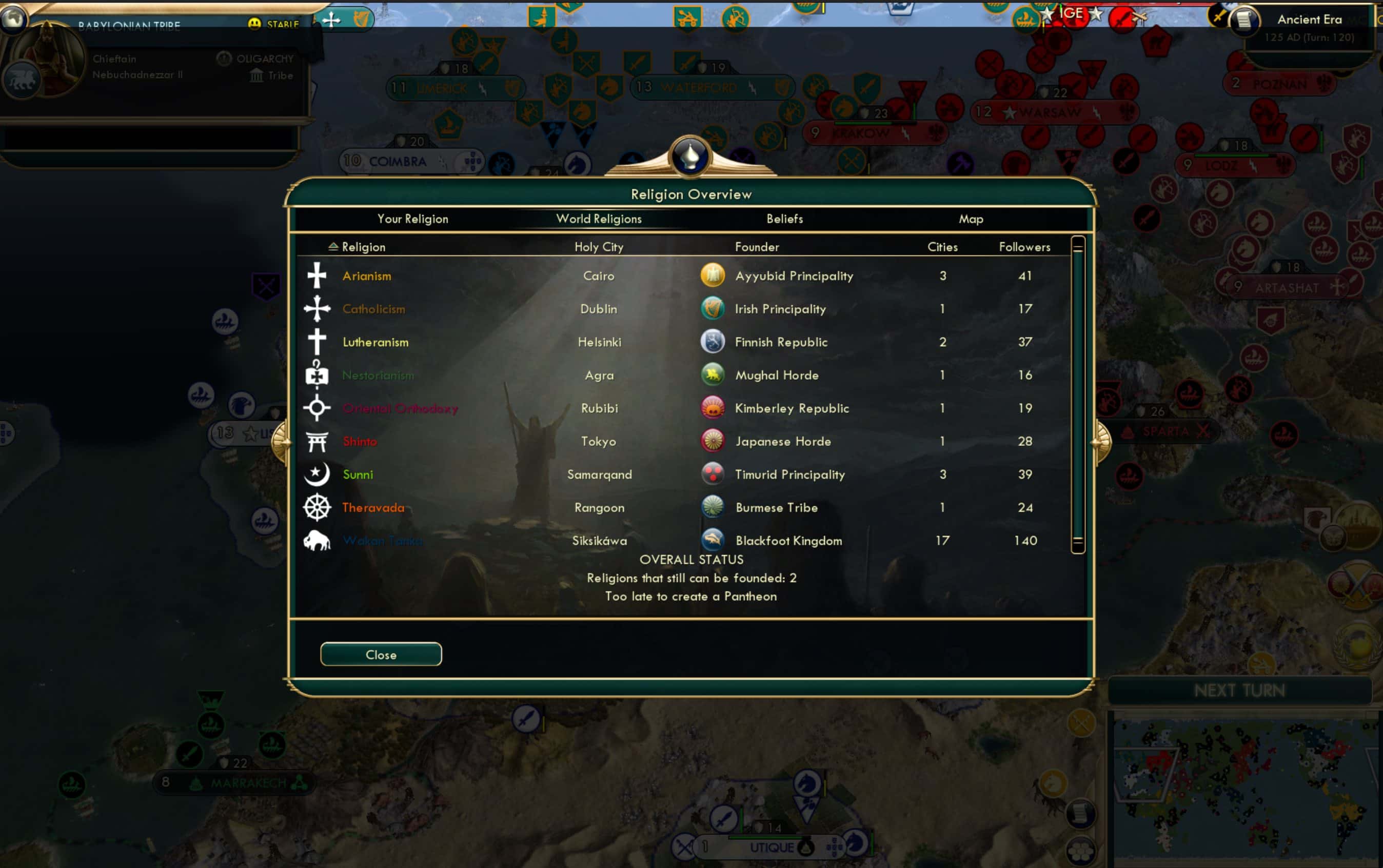This screenshot has width=1383, height=868.
Task: Click the Close button
Action: 381,654
